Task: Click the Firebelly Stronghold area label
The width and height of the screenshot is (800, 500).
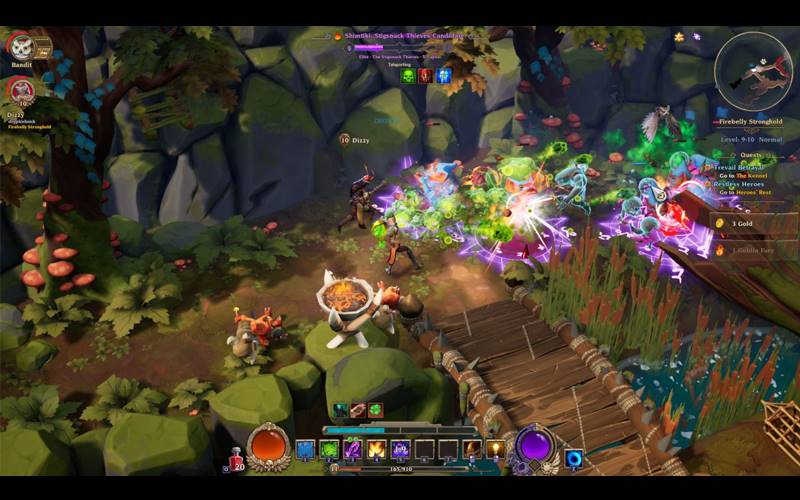Action: (752, 122)
